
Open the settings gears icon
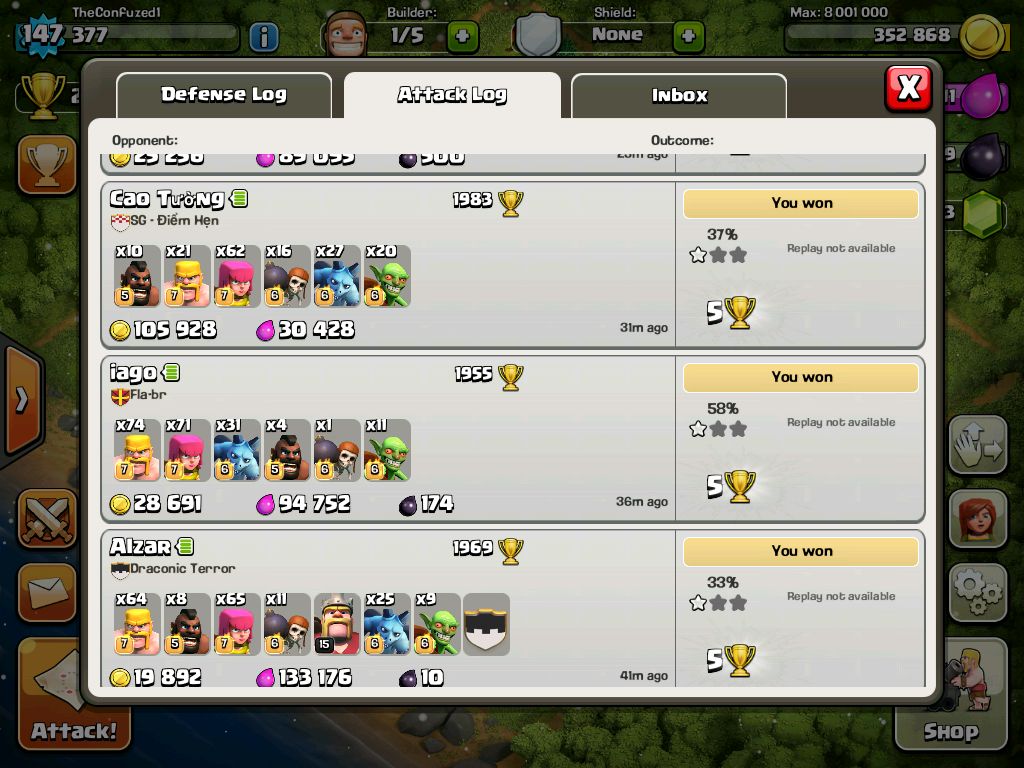pos(977,593)
